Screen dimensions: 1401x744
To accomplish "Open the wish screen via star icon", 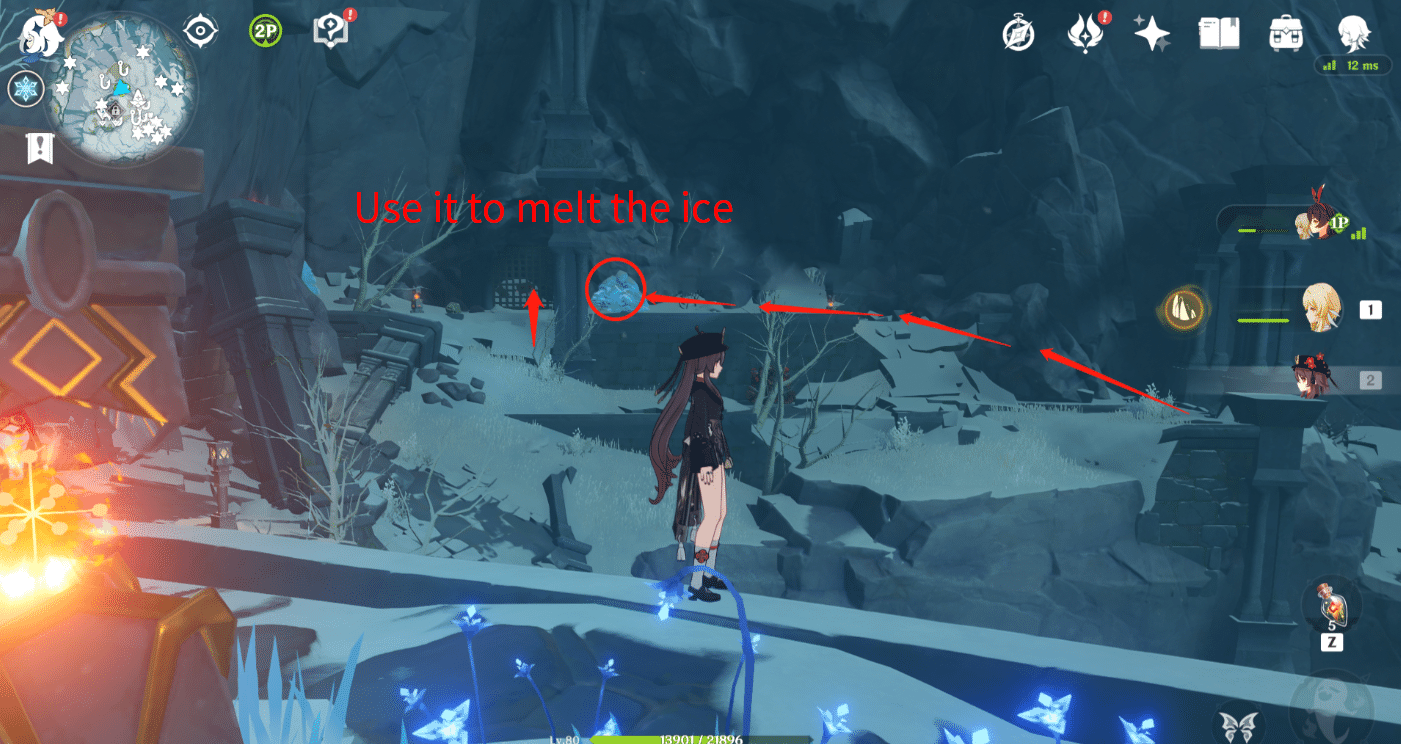I will tap(1152, 32).
